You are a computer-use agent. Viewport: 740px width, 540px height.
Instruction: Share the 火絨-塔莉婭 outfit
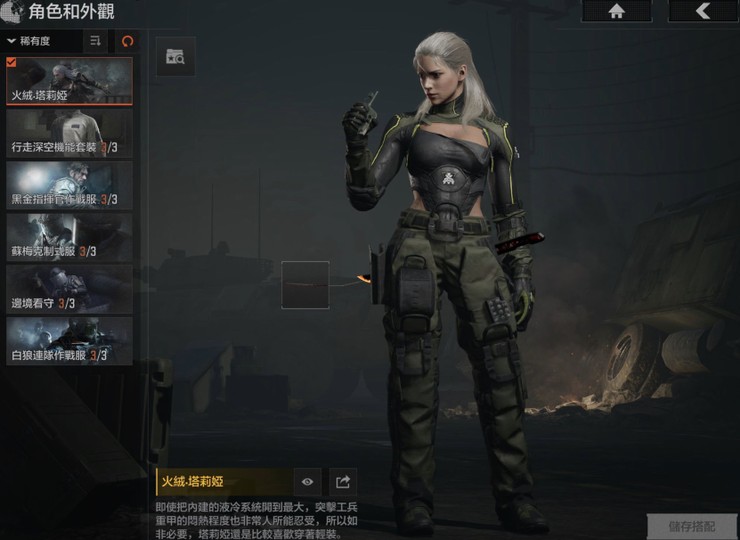point(342,482)
